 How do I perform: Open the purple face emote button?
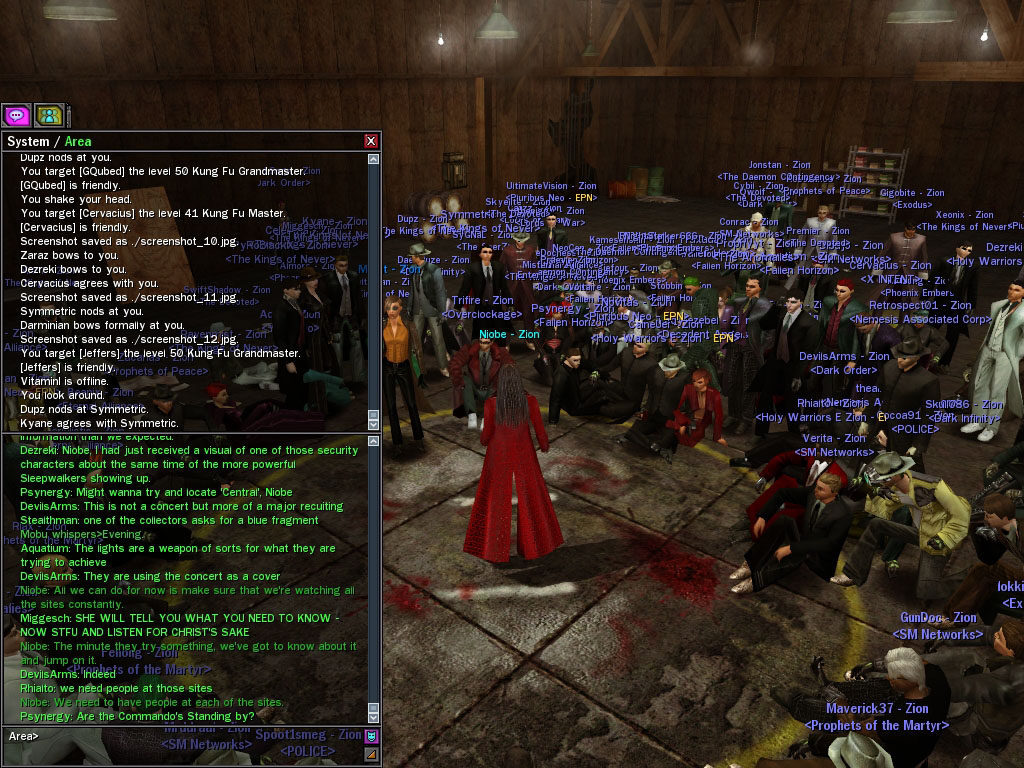[x=371, y=737]
